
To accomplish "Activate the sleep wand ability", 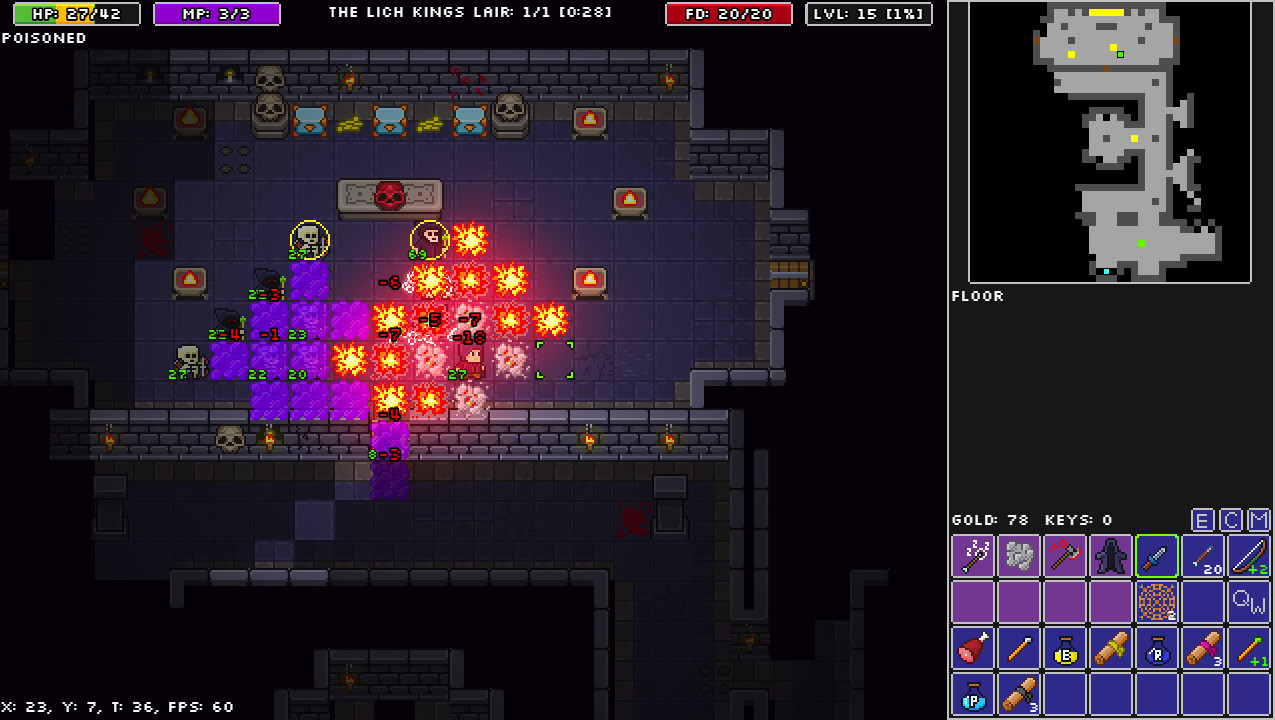I will [x=973, y=556].
